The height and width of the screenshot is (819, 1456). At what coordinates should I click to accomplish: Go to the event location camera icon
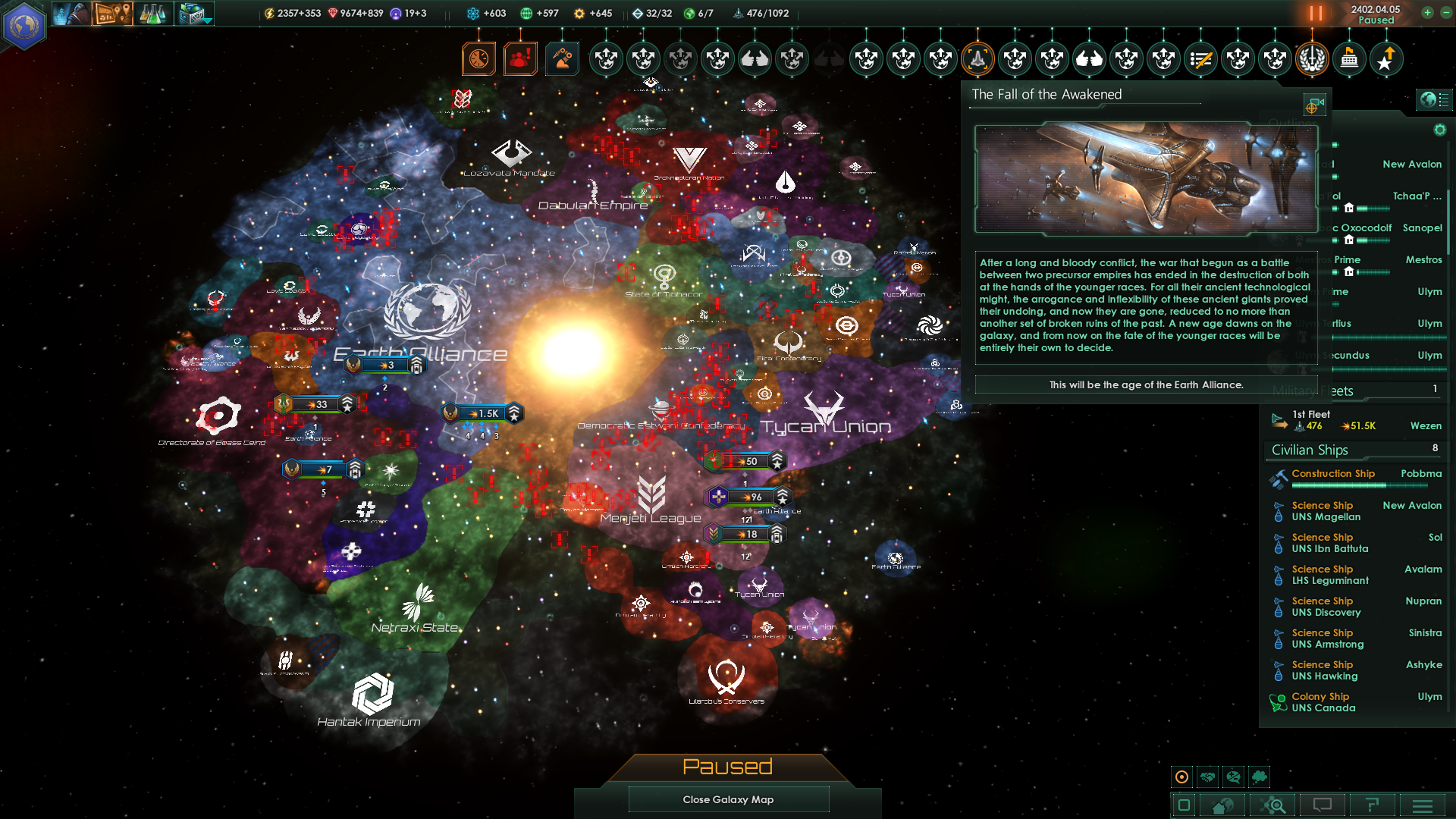click(x=1314, y=104)
